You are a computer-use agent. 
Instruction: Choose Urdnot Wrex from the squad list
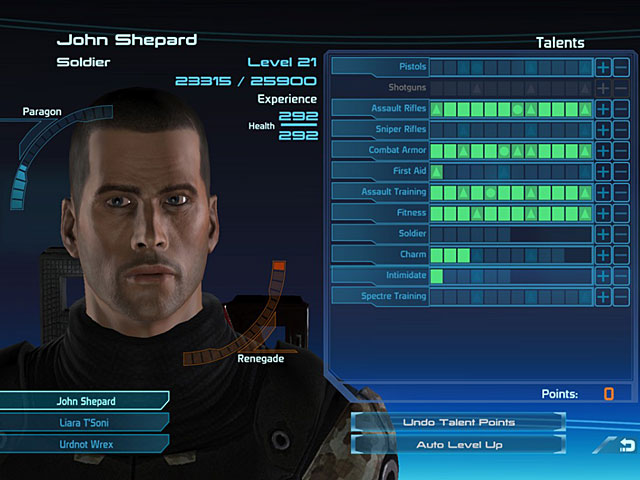coord(85,442)
